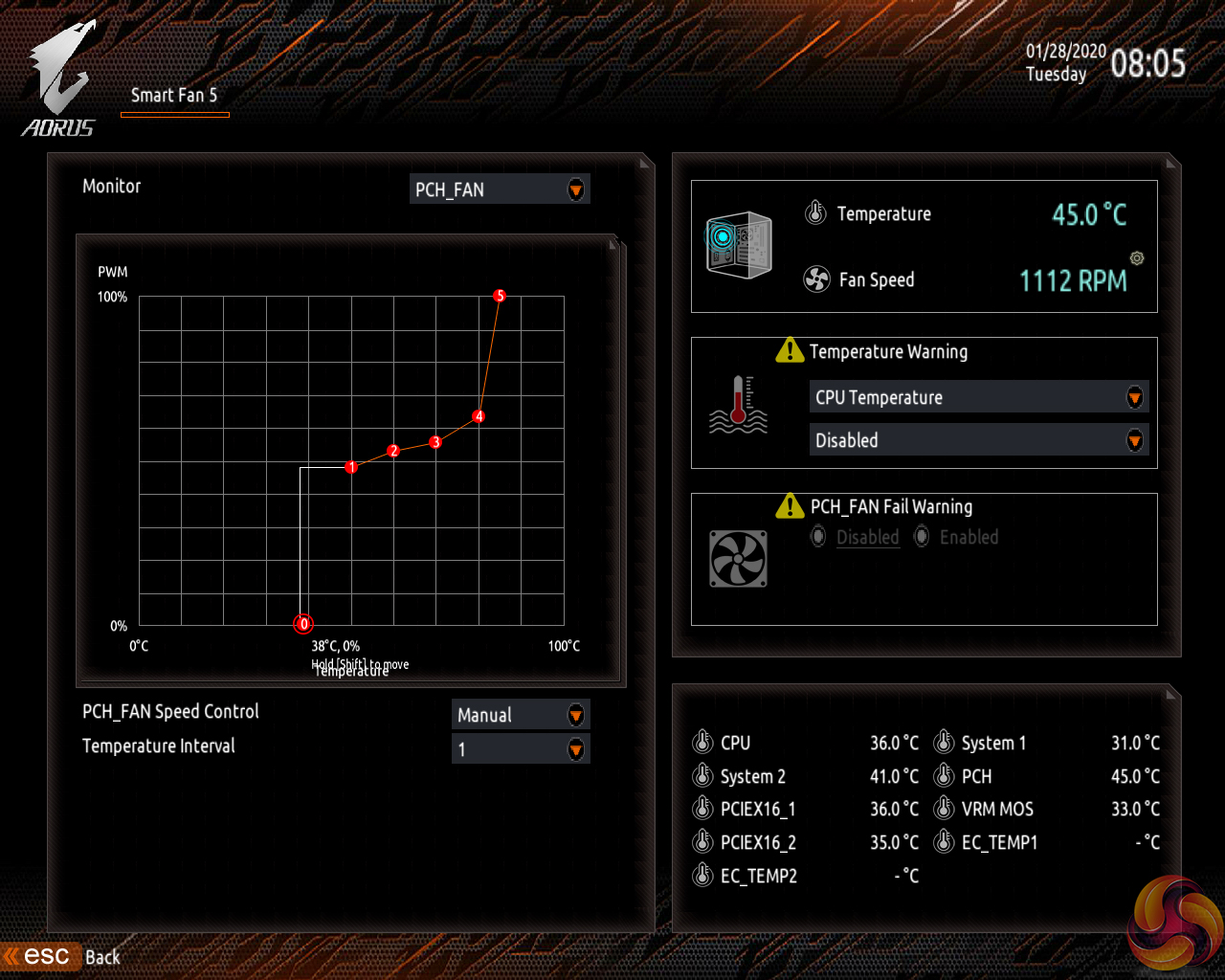1225x980 pixels.
Task: Click the esc Back button
Action: click(x=63, y=956)
